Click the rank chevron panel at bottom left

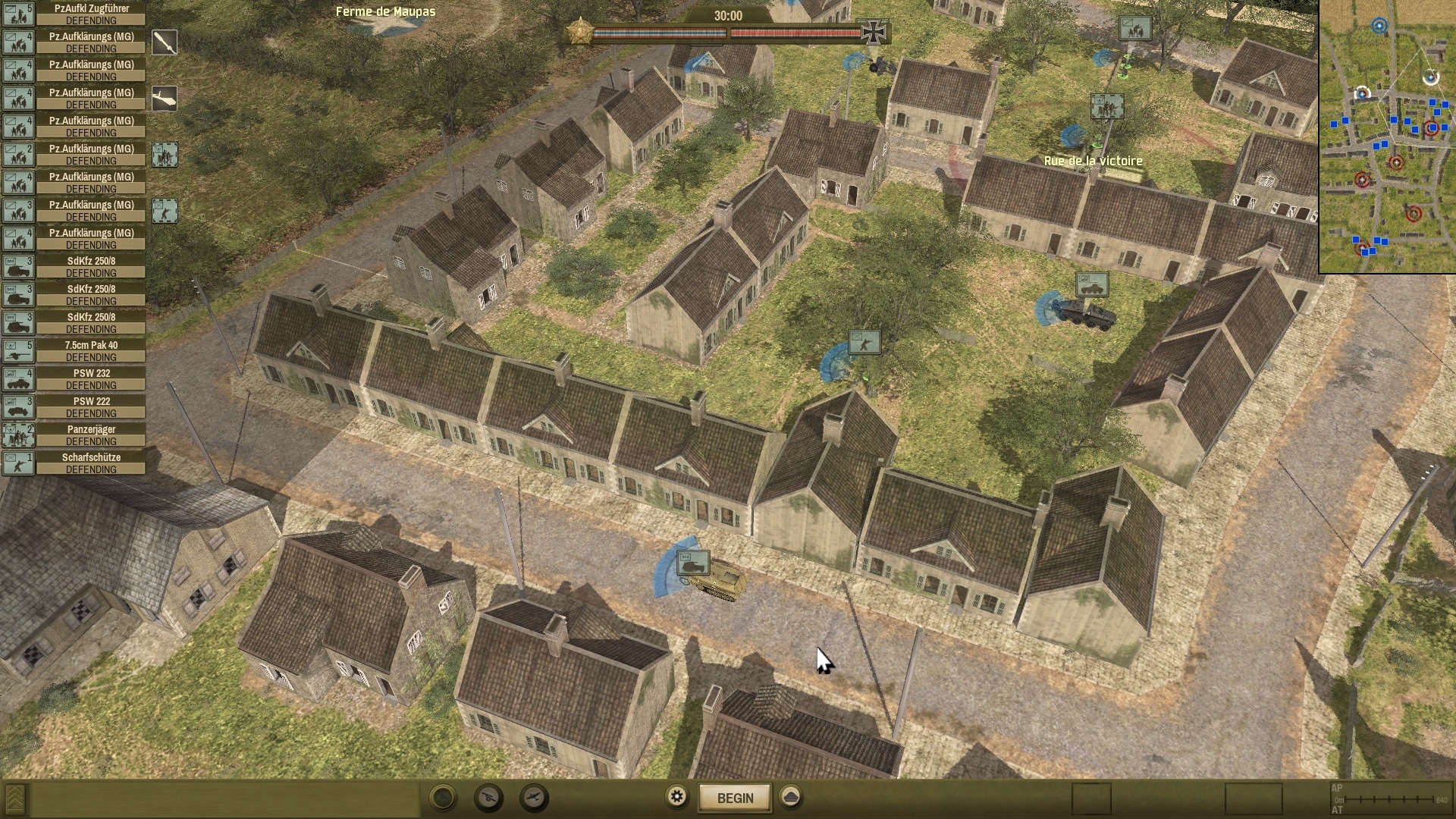click(x=14, y=799)
